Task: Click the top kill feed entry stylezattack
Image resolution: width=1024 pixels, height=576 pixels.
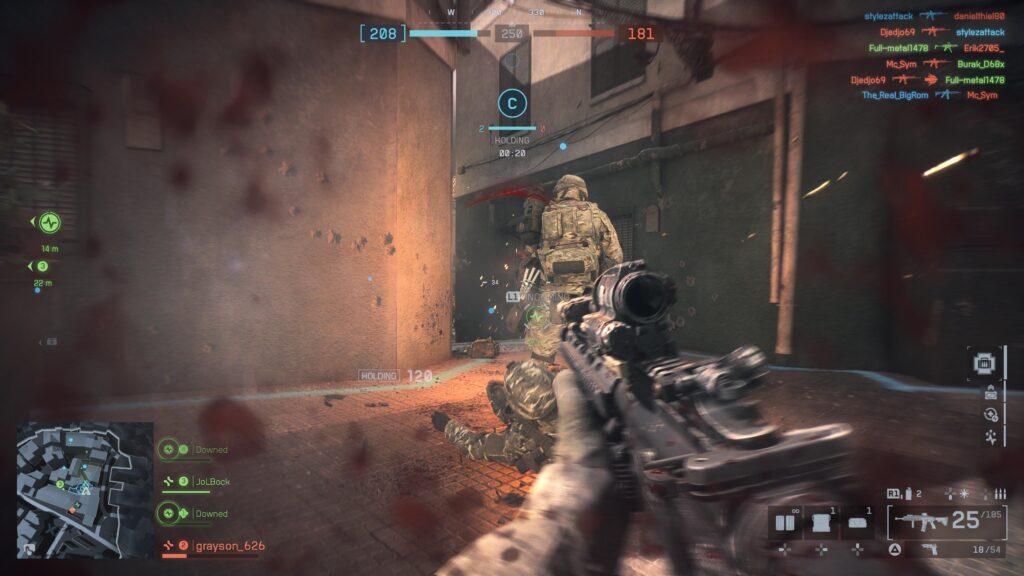Action: [x=891, y=16]
